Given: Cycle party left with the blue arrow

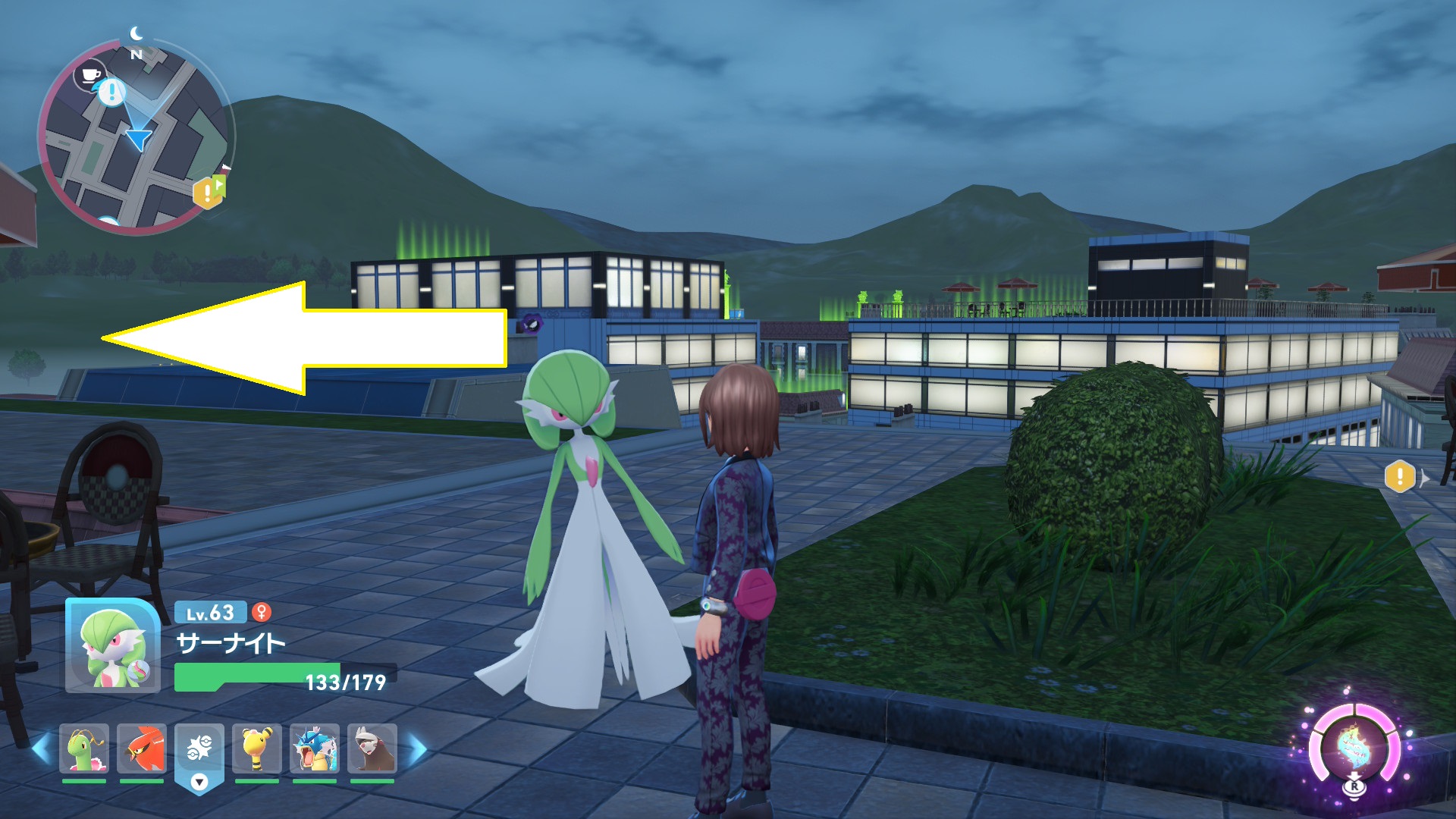Looking at the screenshot, I should pos(42,748).
